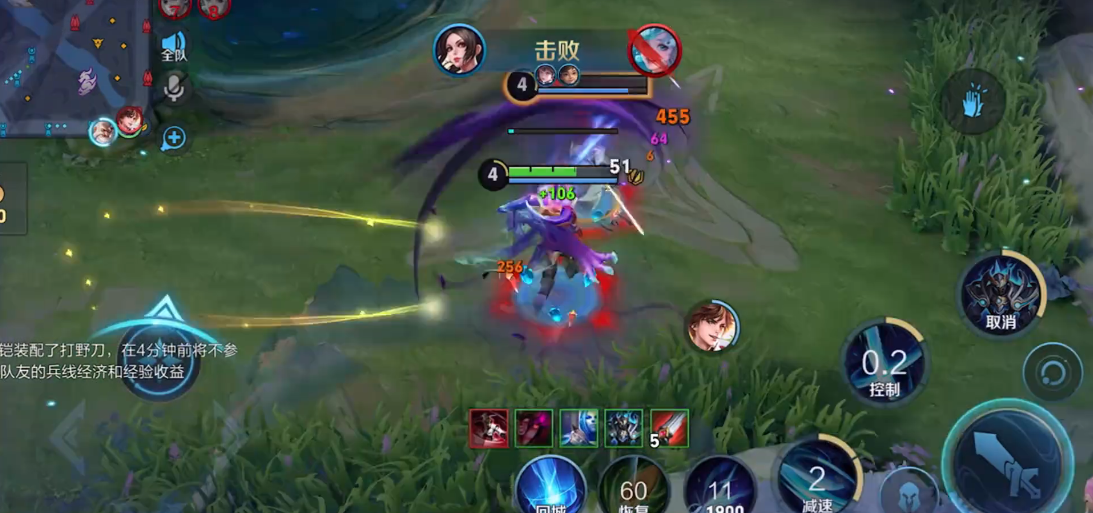Open the minimap

click(x=70, y=65)
